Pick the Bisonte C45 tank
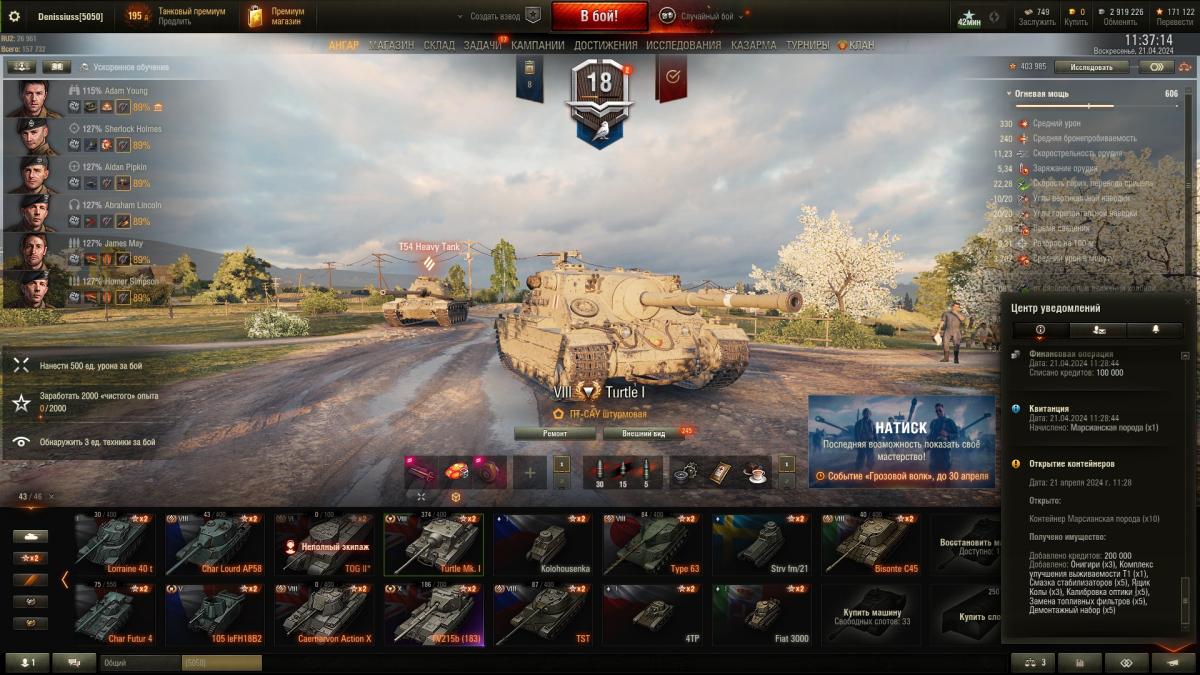Image resolution: width=1200 pixels, height=675 pixels. point(871,545)
